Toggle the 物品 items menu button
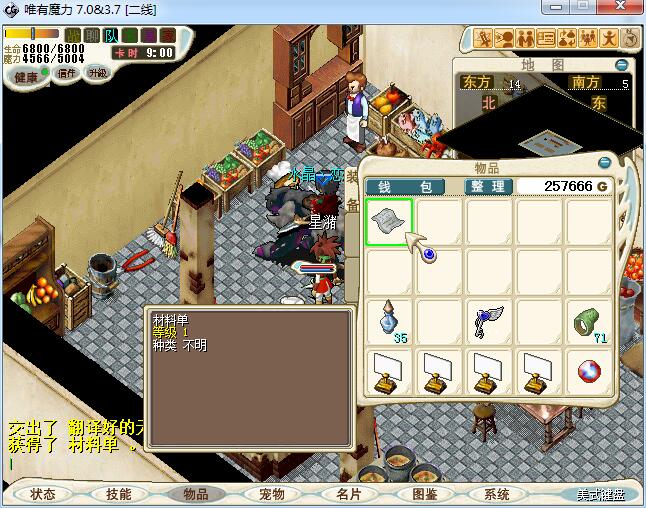This screenshot has width=646, height=508. click(196, 494)
